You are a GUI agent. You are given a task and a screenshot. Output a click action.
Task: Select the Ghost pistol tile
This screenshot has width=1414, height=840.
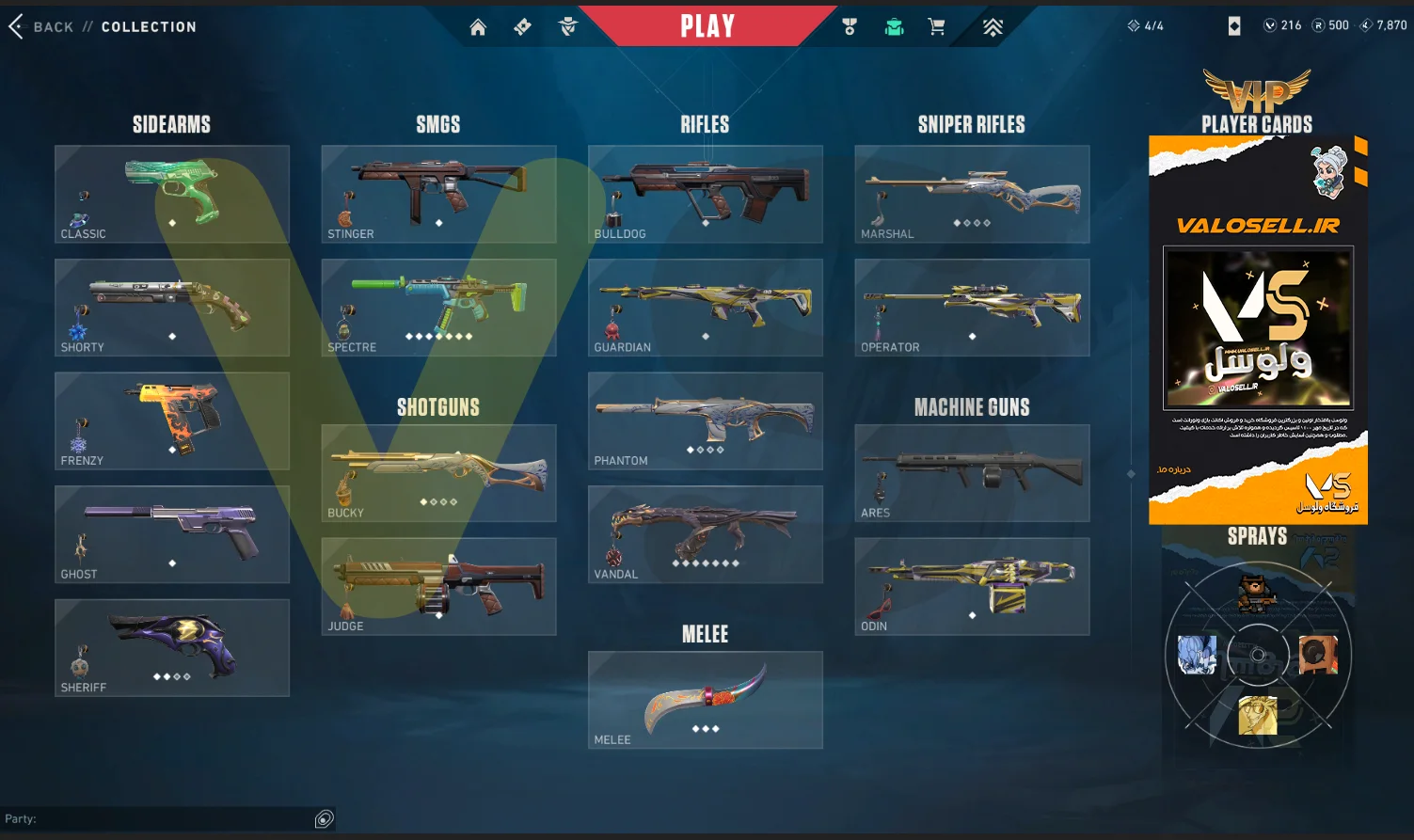point(172,534)
